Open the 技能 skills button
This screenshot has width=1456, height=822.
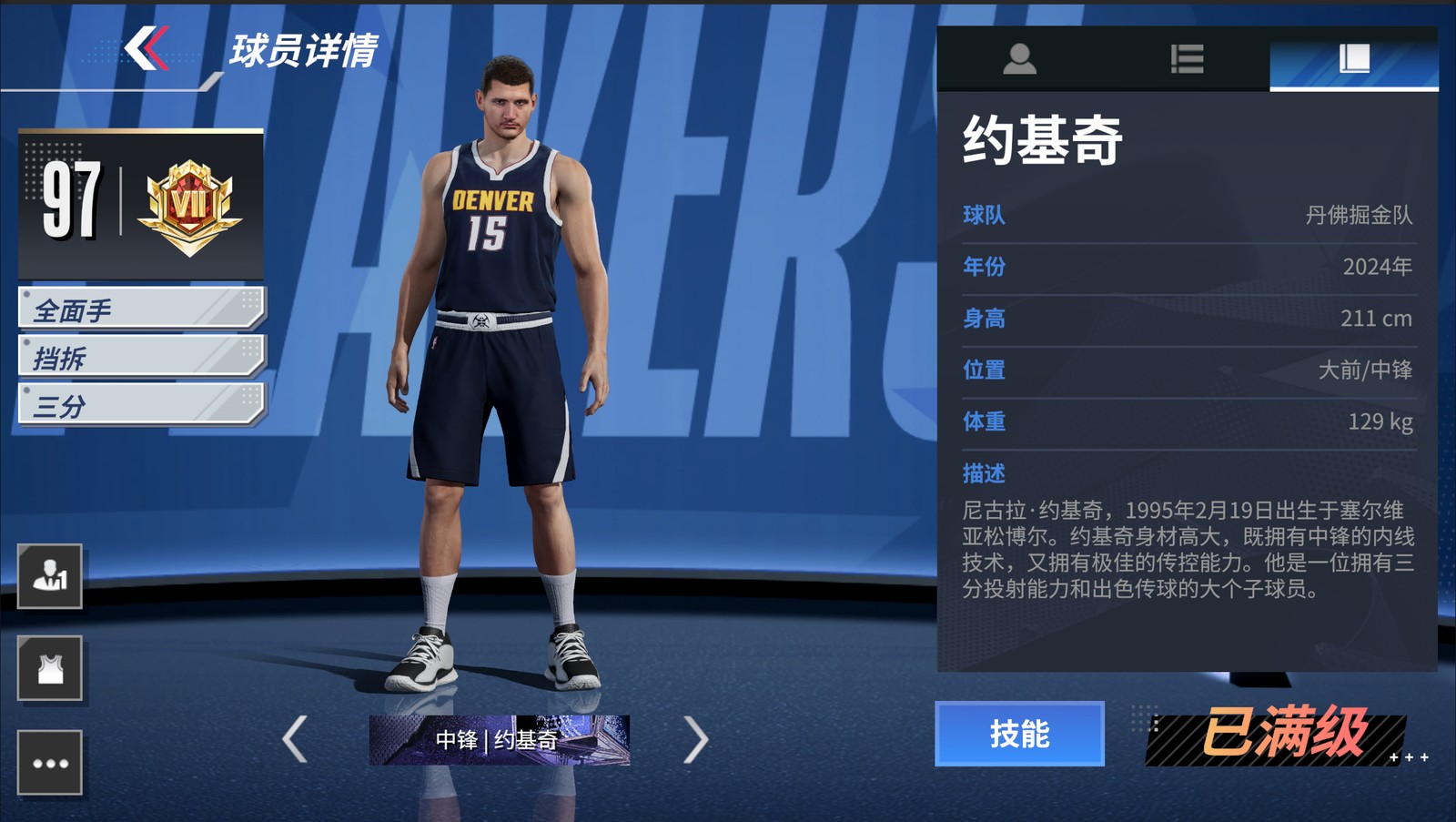click(x=1019, y=734)
